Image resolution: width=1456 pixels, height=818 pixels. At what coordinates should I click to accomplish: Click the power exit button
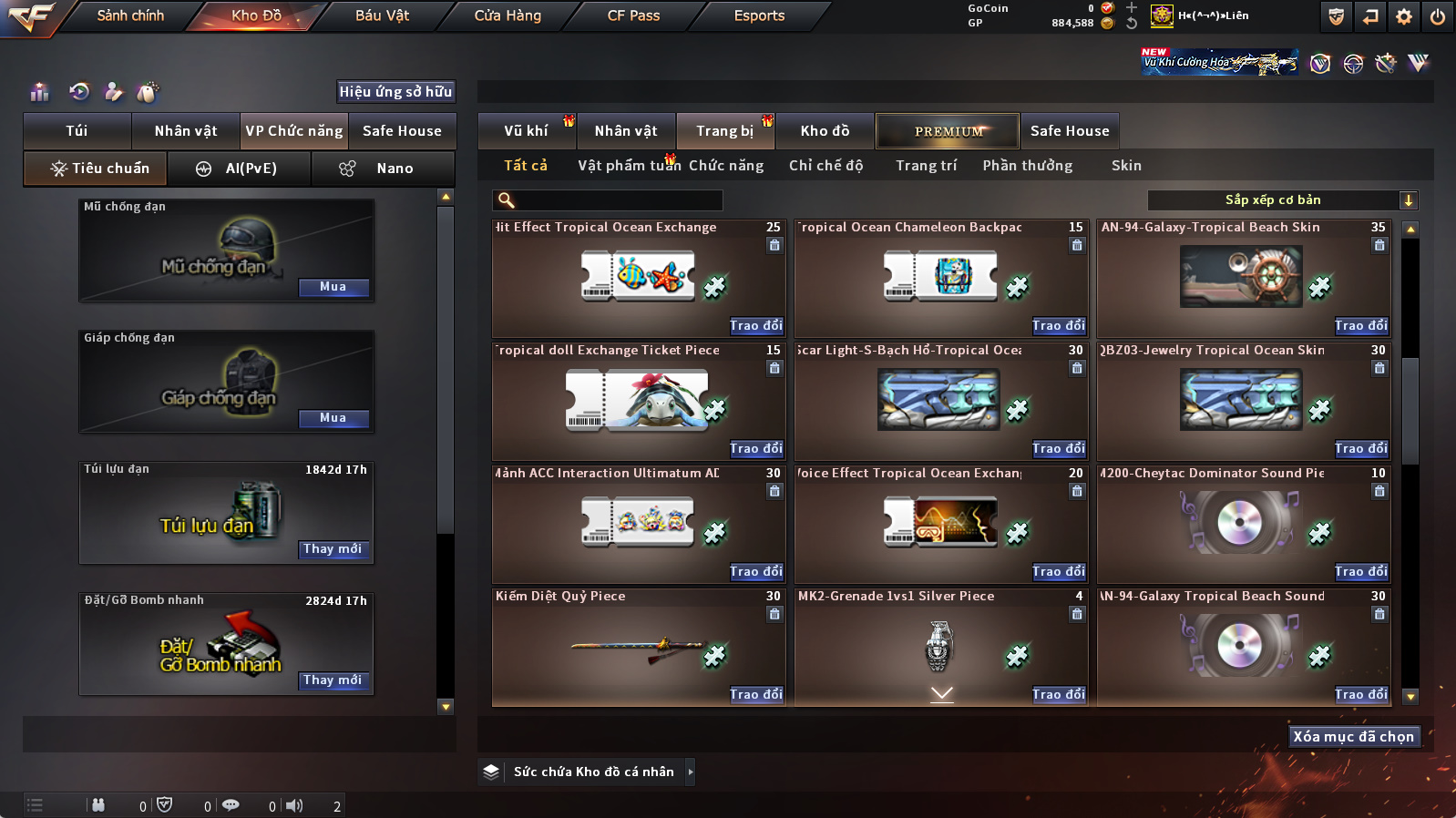coord(1437,16)
